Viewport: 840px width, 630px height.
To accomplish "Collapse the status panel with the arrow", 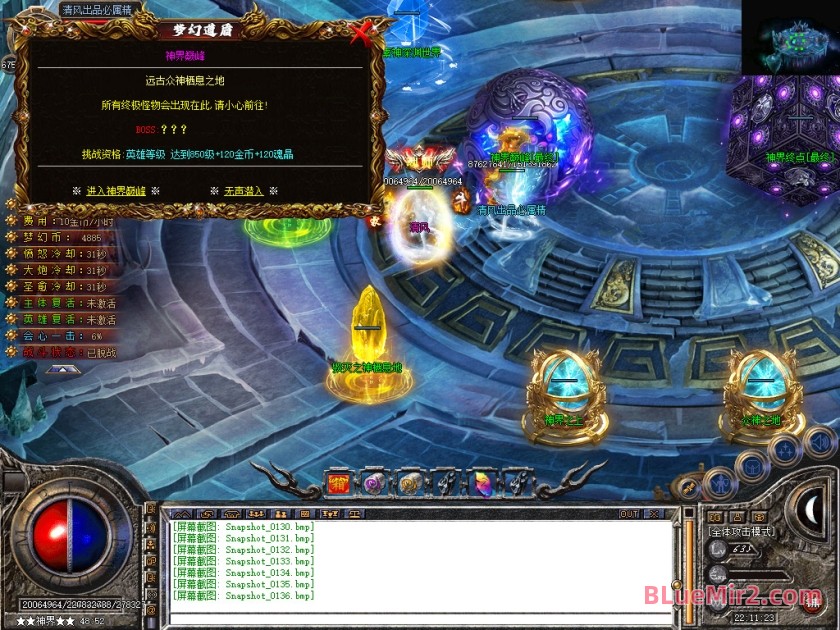I will click(62, 369).
